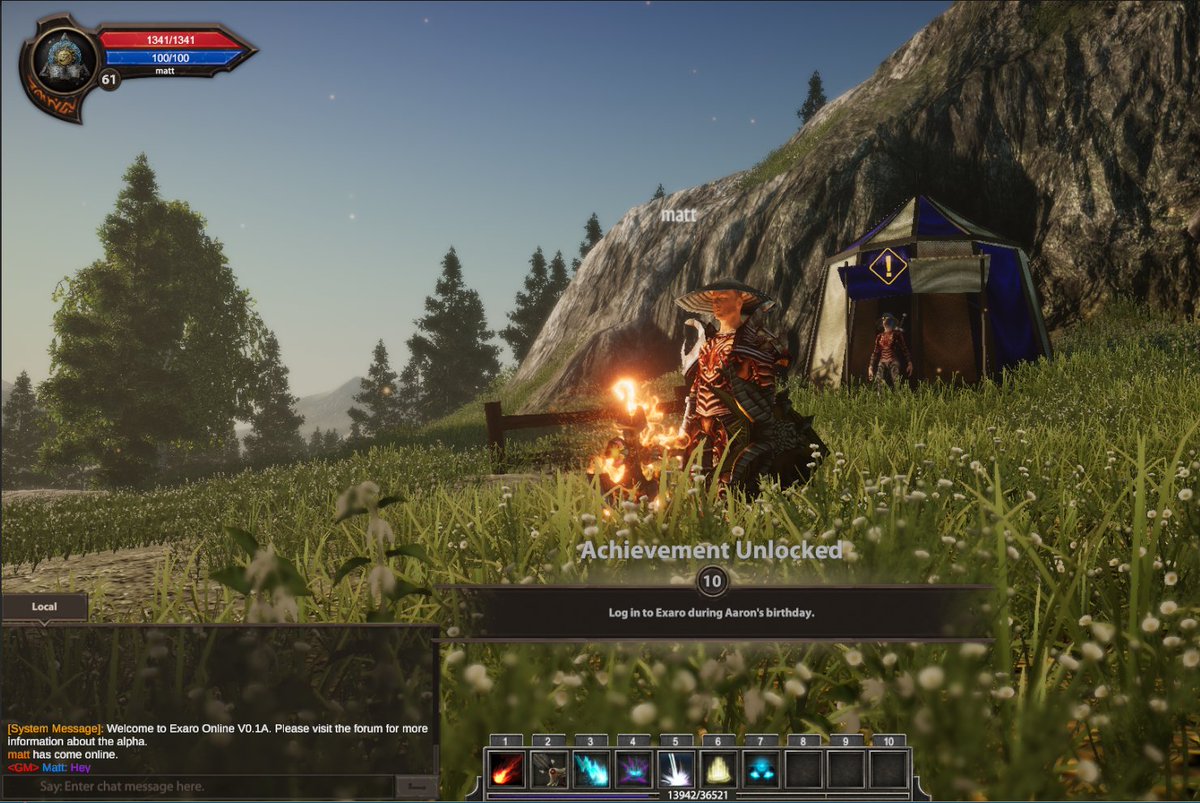Click the Achievement Unlocked notification banner
The image size is (1200, 803).
pos(712,612)
